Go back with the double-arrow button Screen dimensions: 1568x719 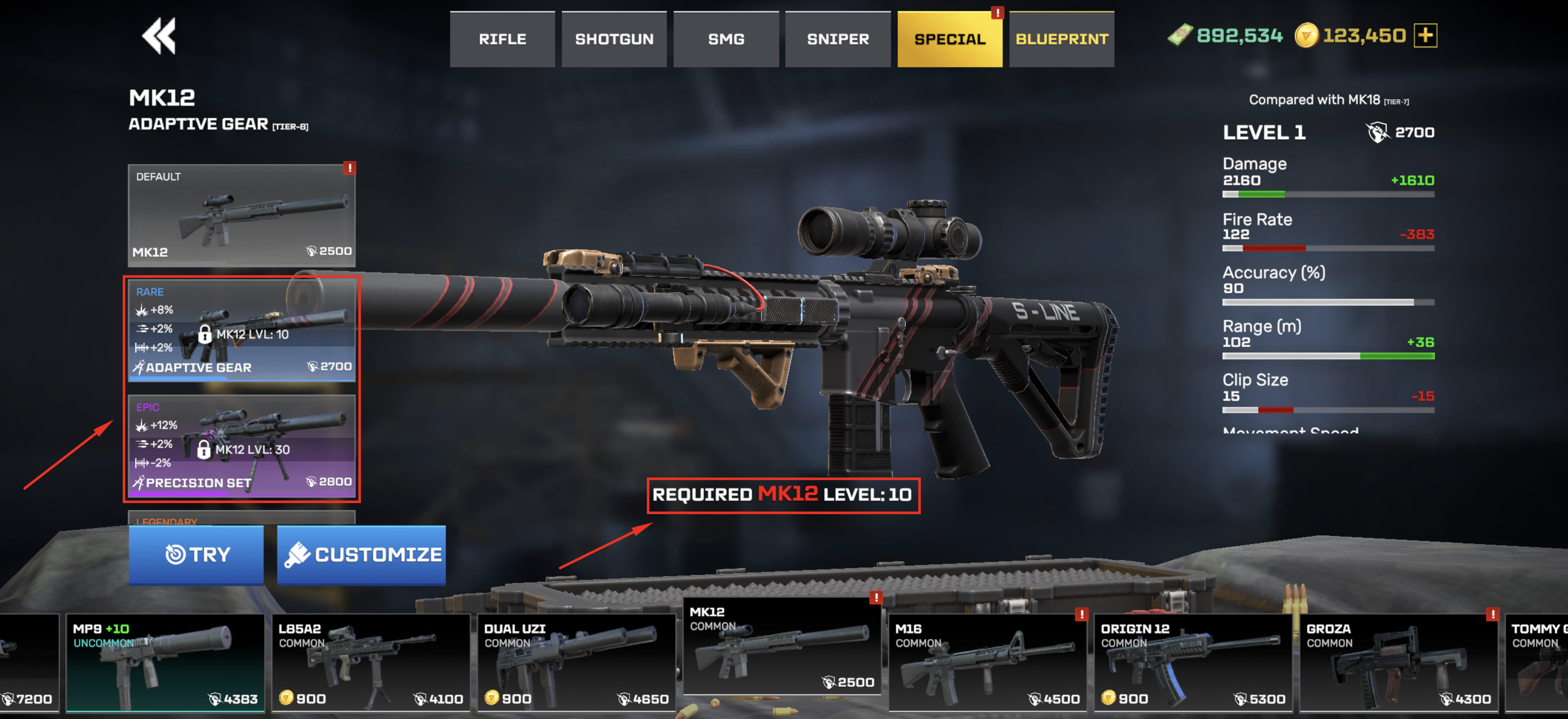coord(159,36)
